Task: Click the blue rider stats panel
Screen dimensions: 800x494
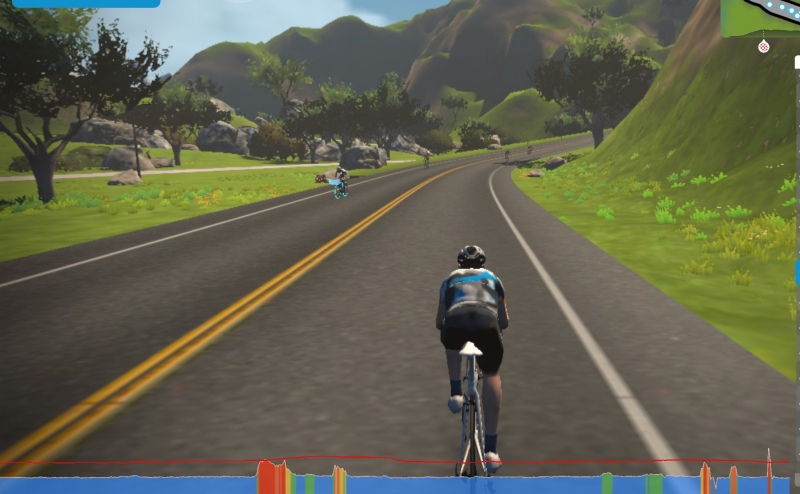Action: pos(85,3)
